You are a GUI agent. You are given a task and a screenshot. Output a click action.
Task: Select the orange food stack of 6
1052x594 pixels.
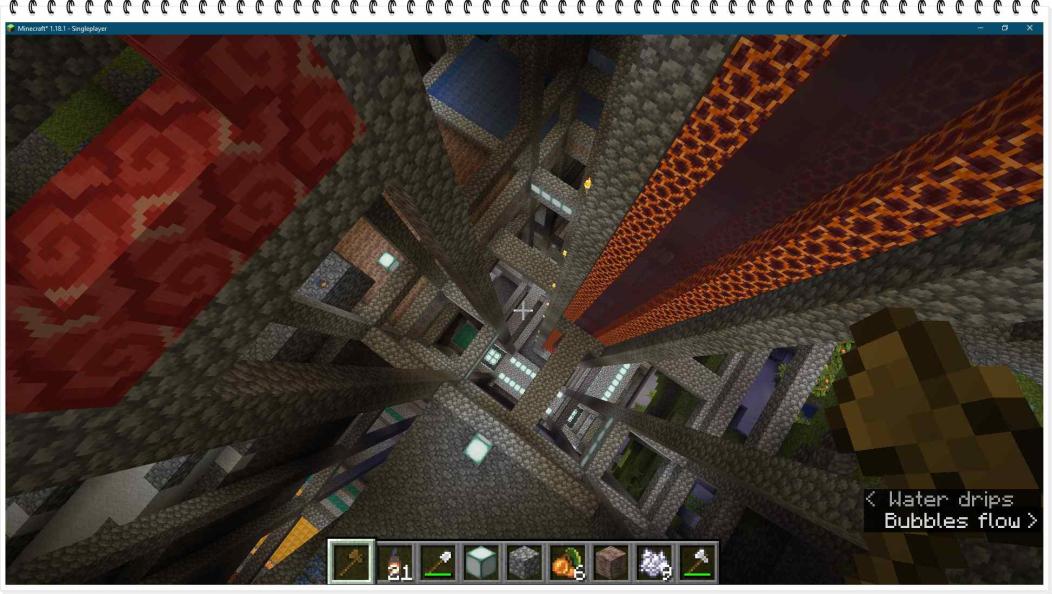(x=567, y=562)
